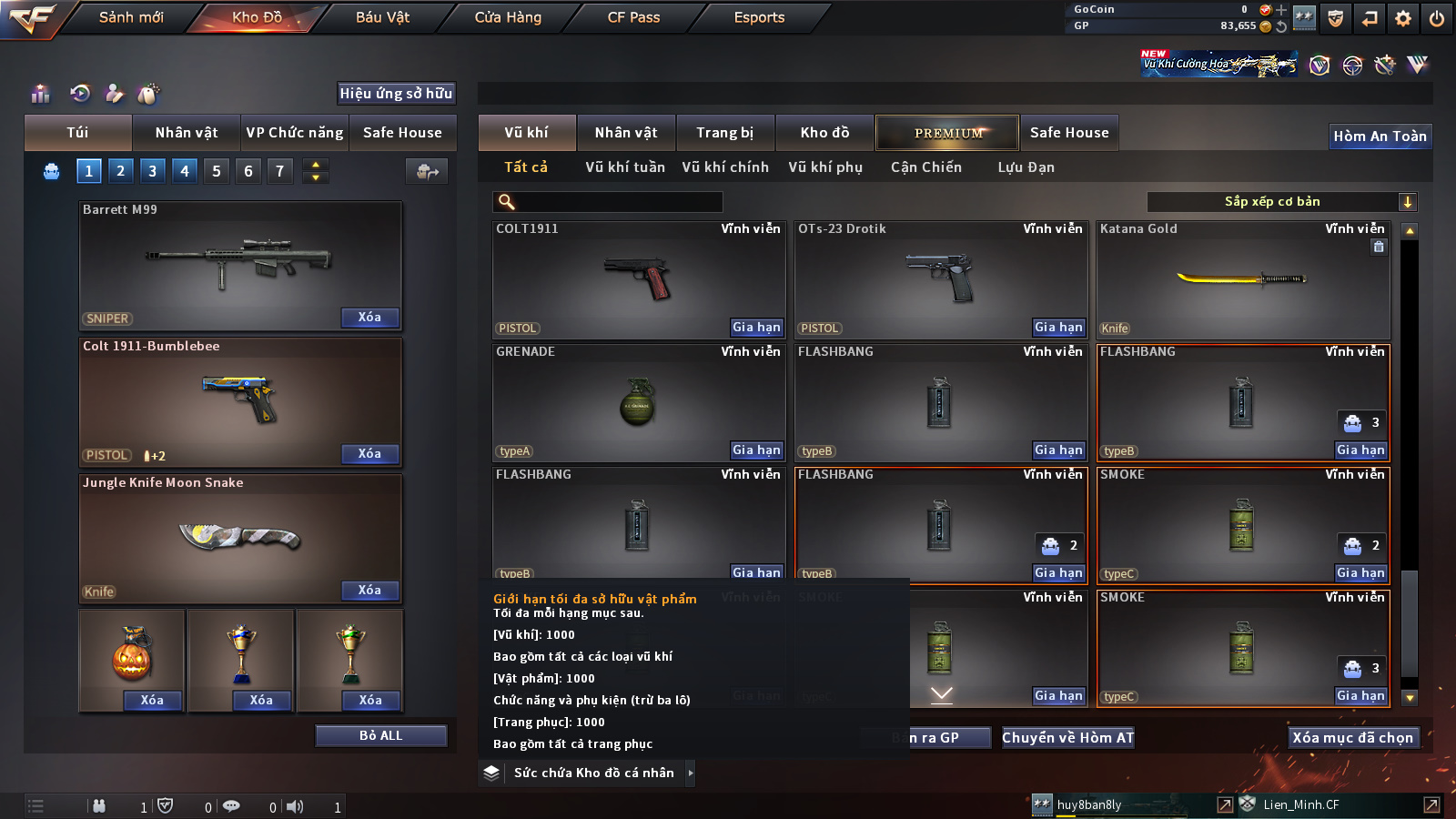Open the Báu Vật menu
The width and height of the screenshot is (1456, 819).
tap(382, 17)
